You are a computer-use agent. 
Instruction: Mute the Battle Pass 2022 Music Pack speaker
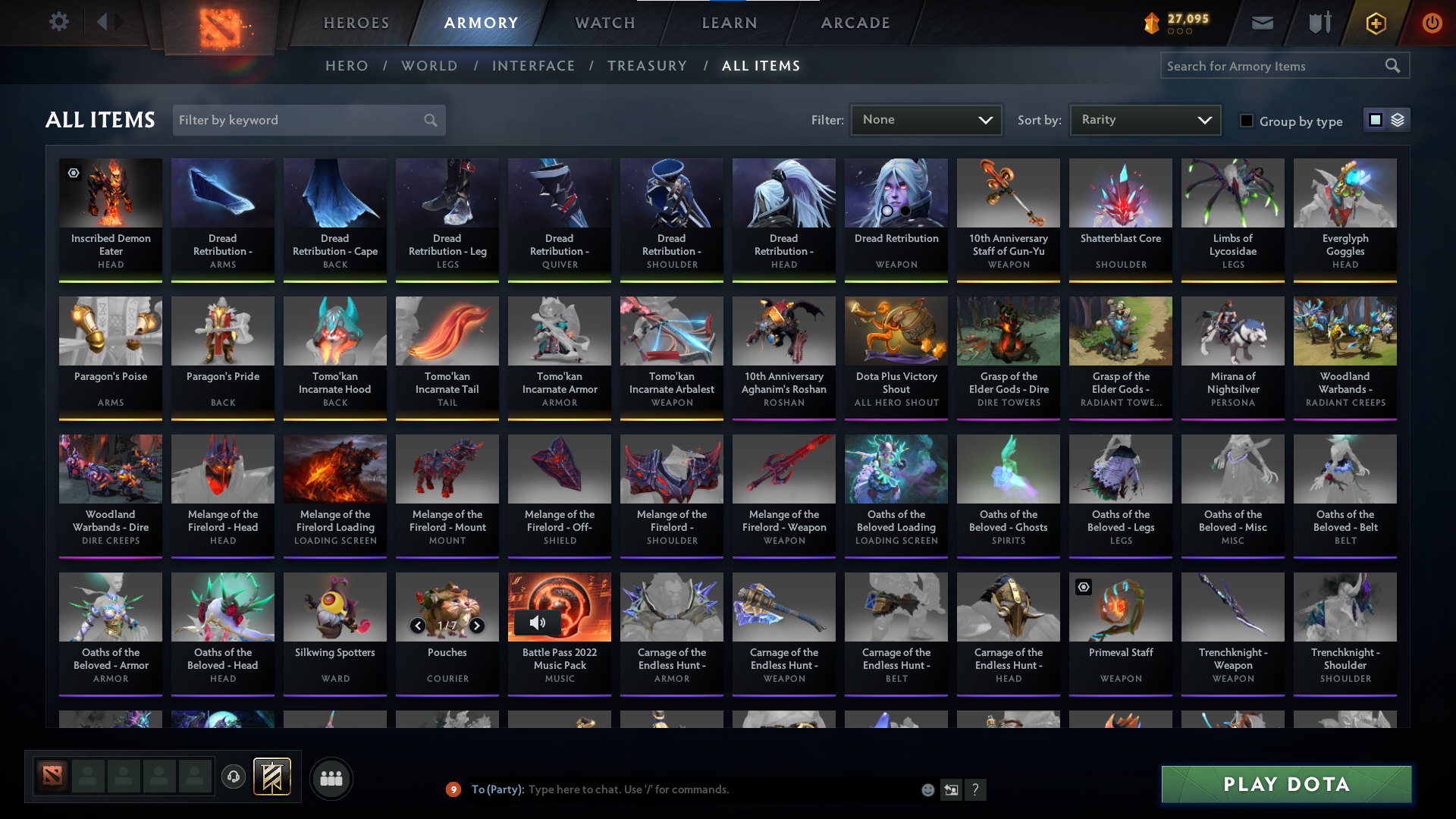[x=539, y=623]
